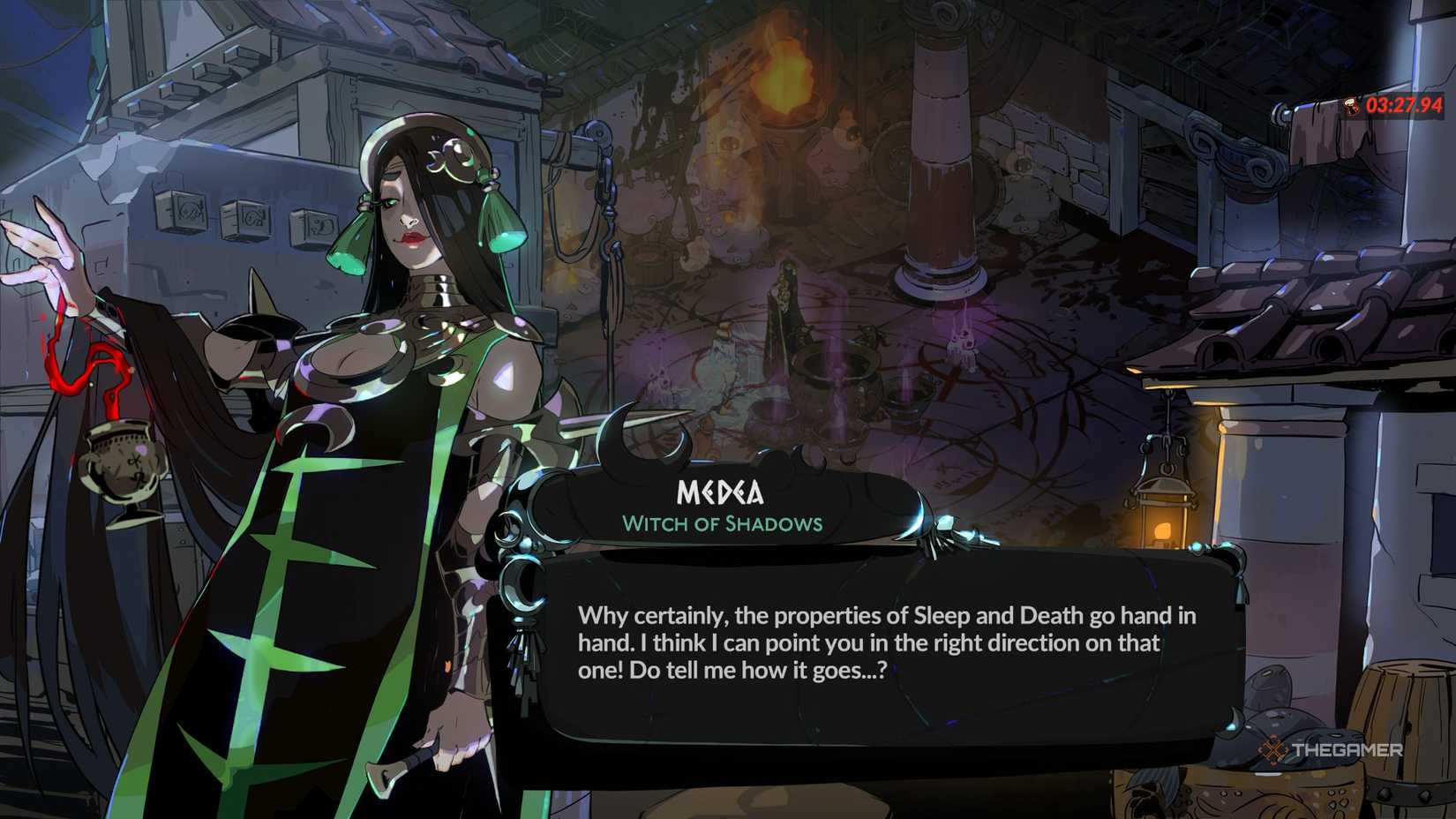Select the Witch of Shadows subtitle
Viewport: 1456px width, 819px height.
pos(724,523)
